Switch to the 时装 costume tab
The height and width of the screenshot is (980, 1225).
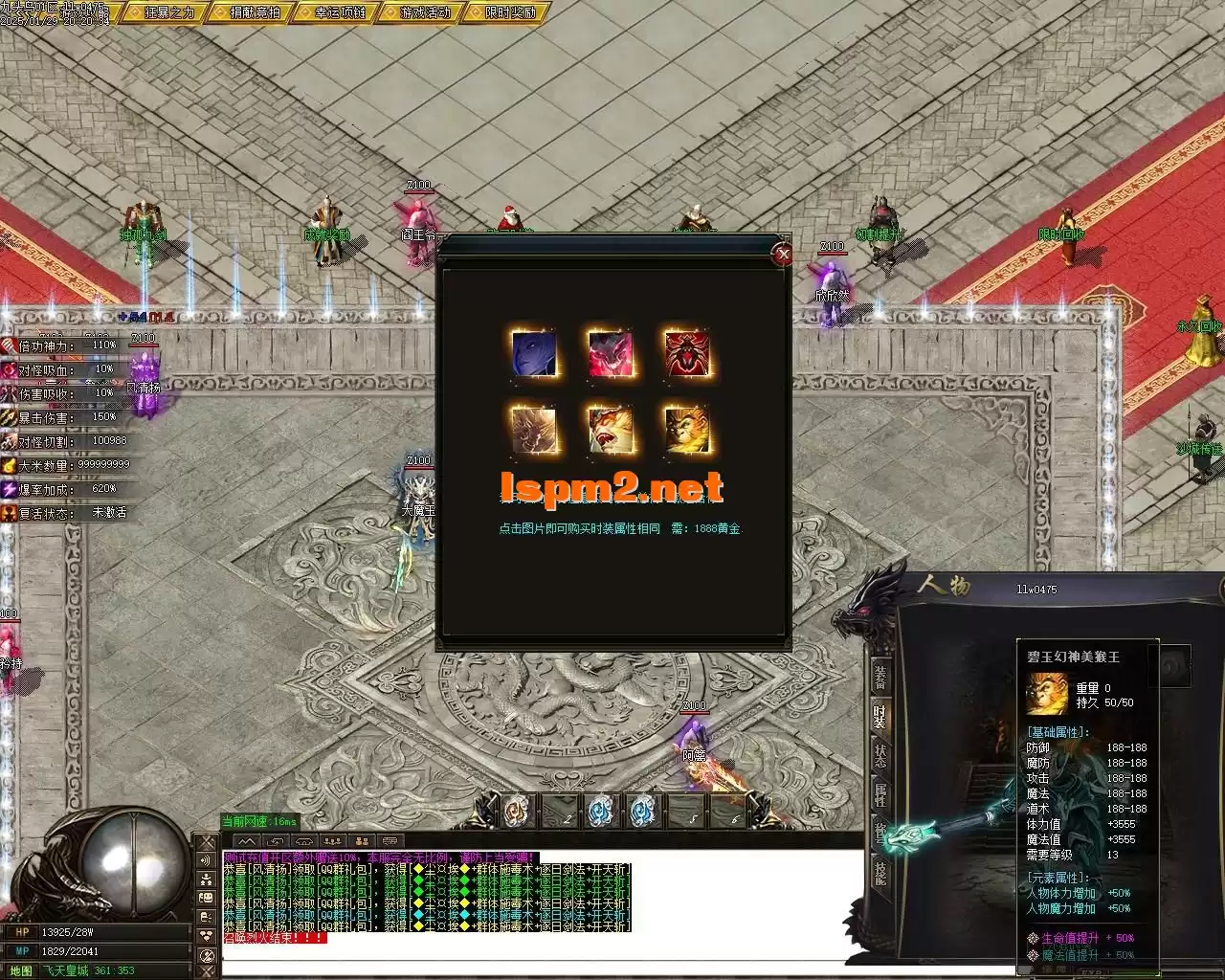880,716
